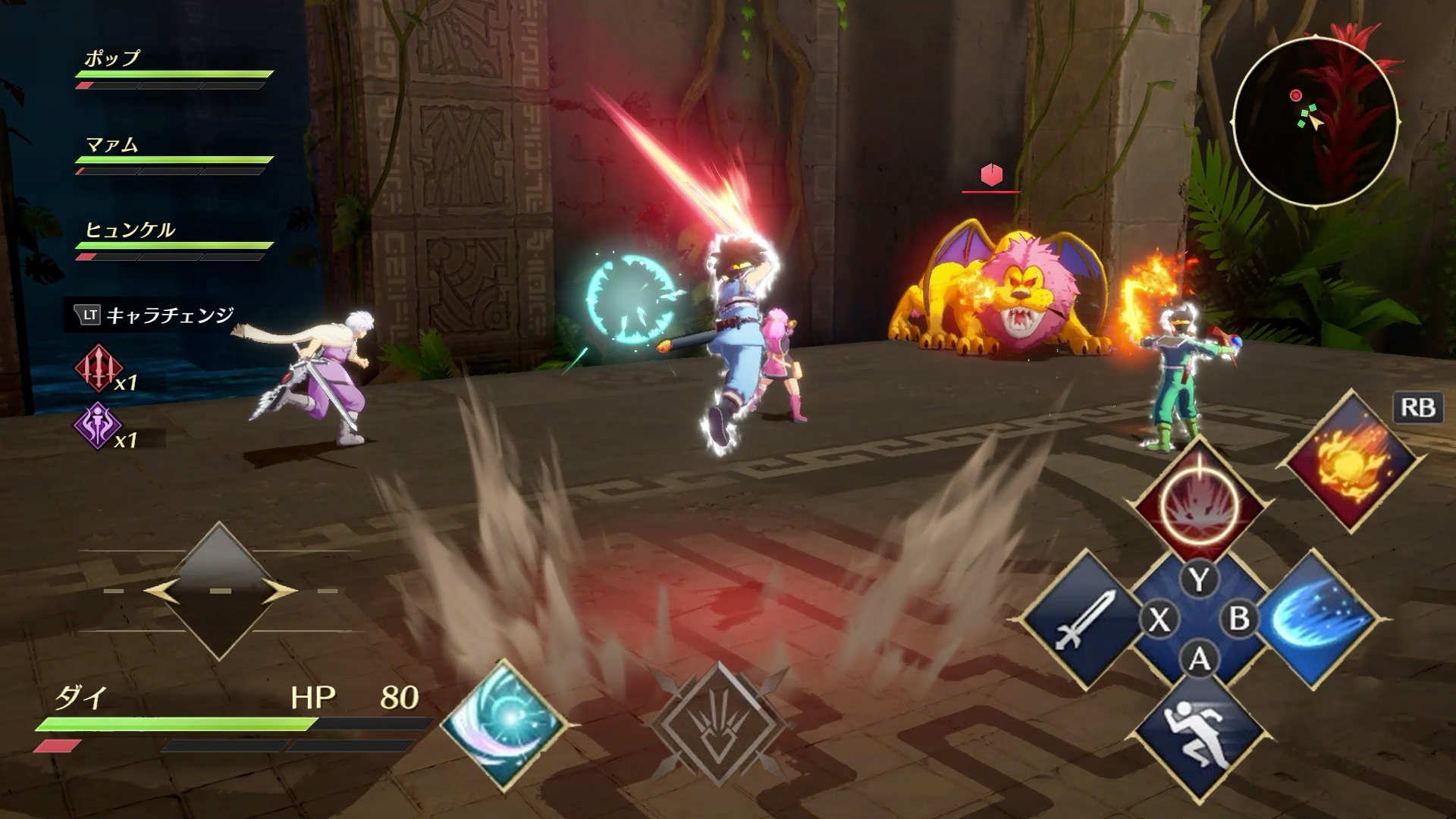Cast the fireball spell skill
The image size is (1456, 819).
click(x=1351, y=461)
